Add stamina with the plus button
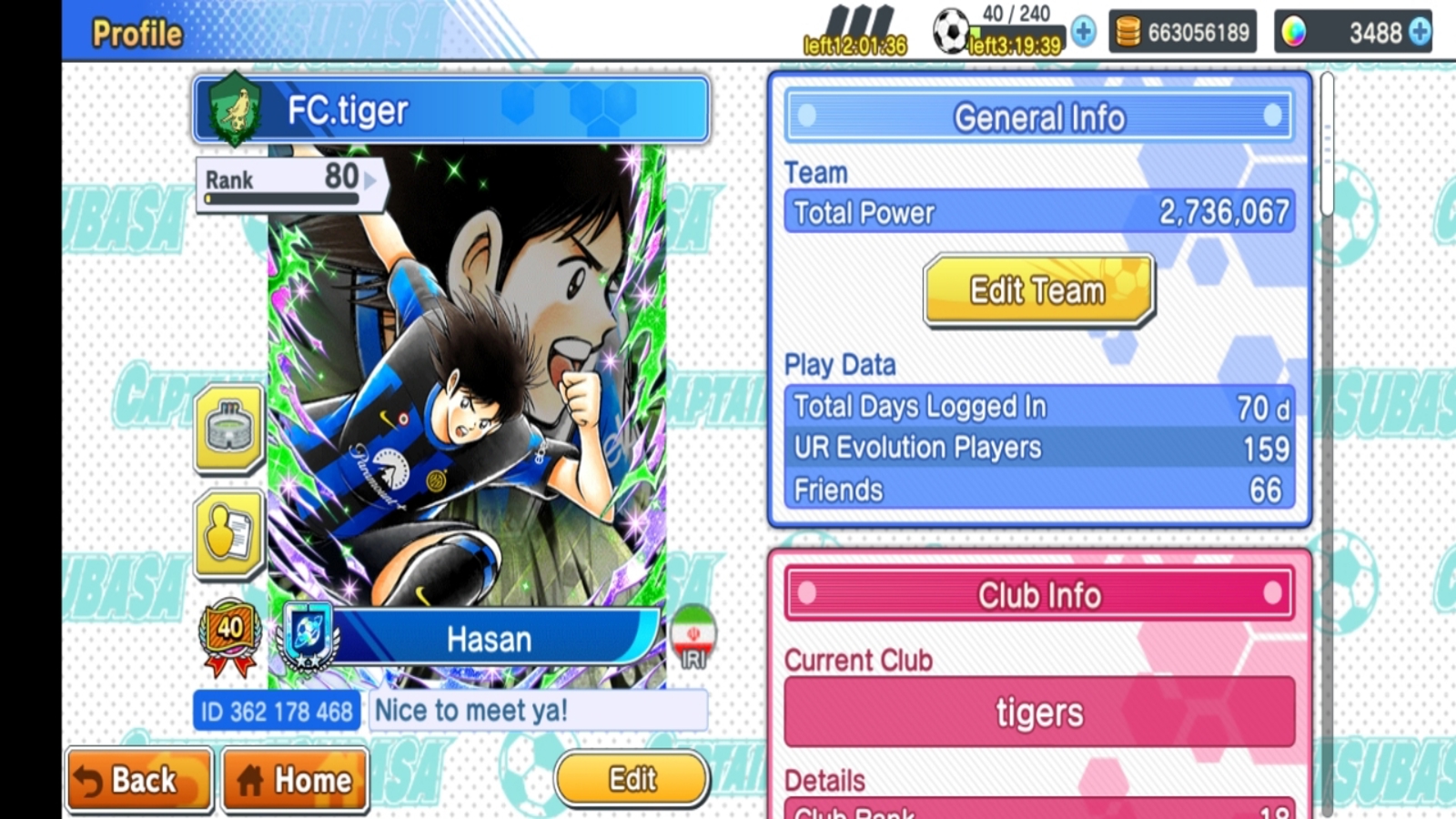 point(1083,33)
